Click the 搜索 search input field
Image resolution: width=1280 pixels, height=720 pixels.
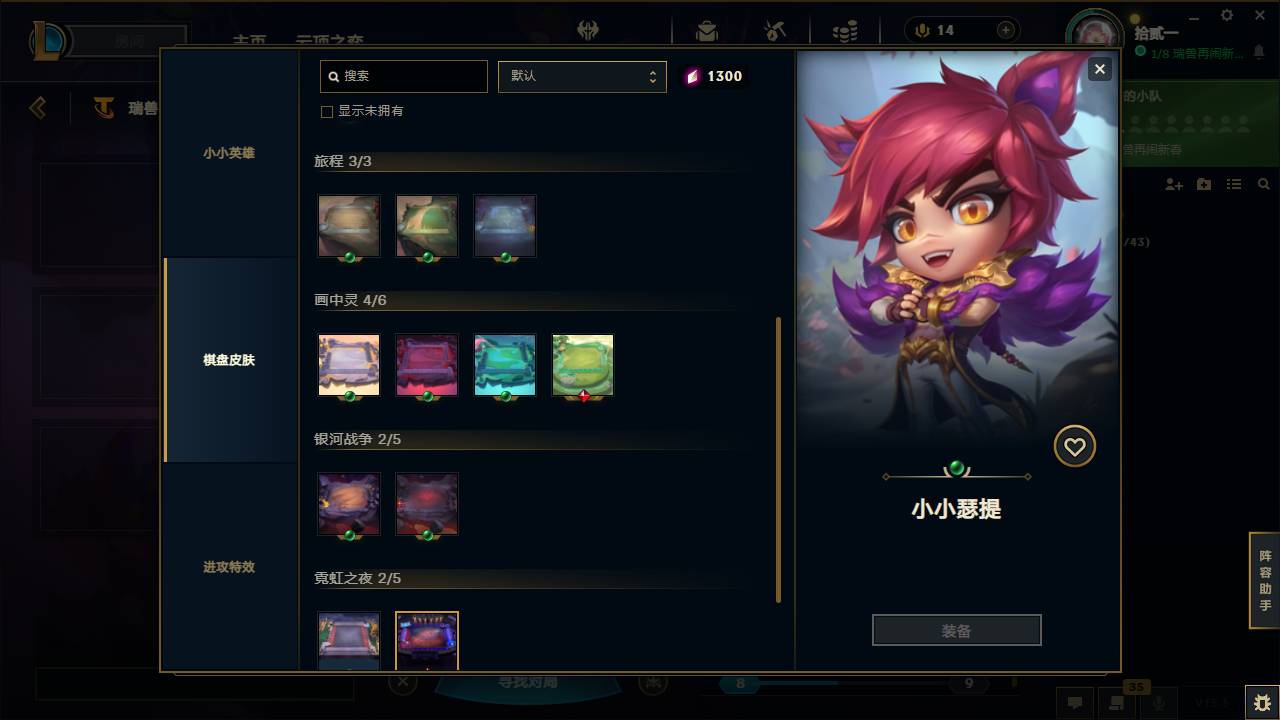(x=403, y=76)
